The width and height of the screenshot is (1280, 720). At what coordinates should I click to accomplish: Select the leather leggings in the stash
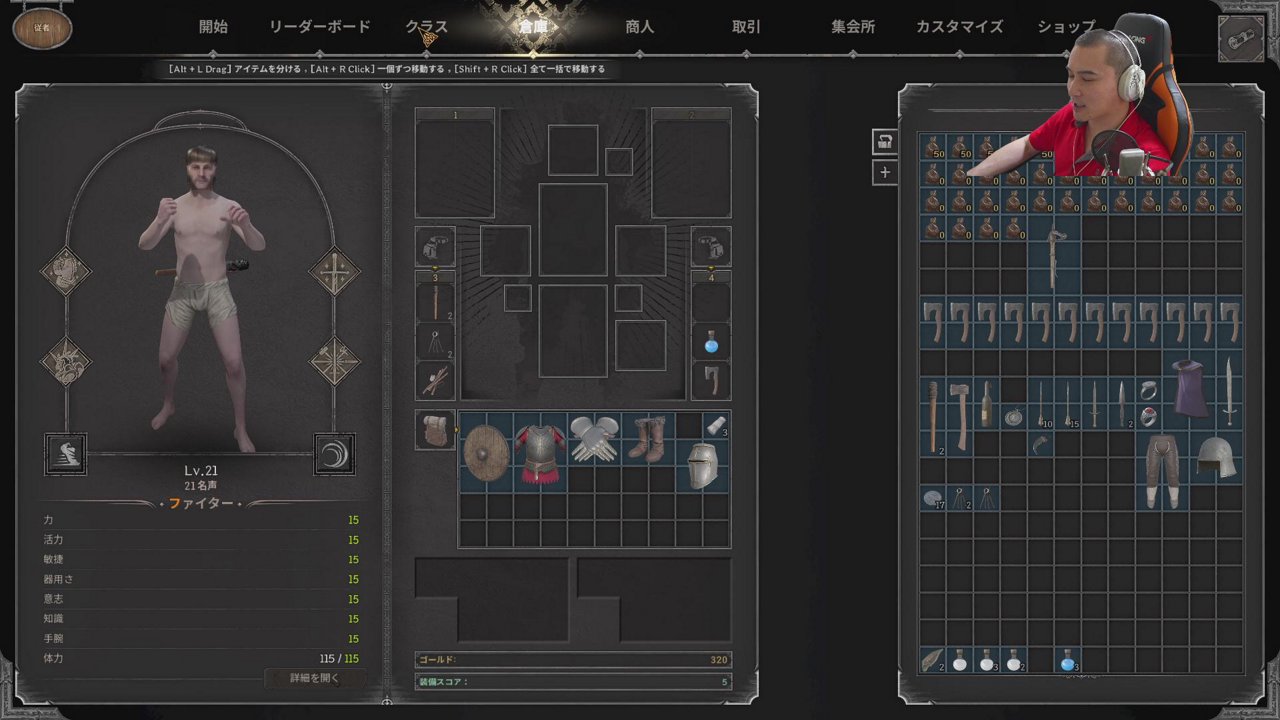[1162, 470]
